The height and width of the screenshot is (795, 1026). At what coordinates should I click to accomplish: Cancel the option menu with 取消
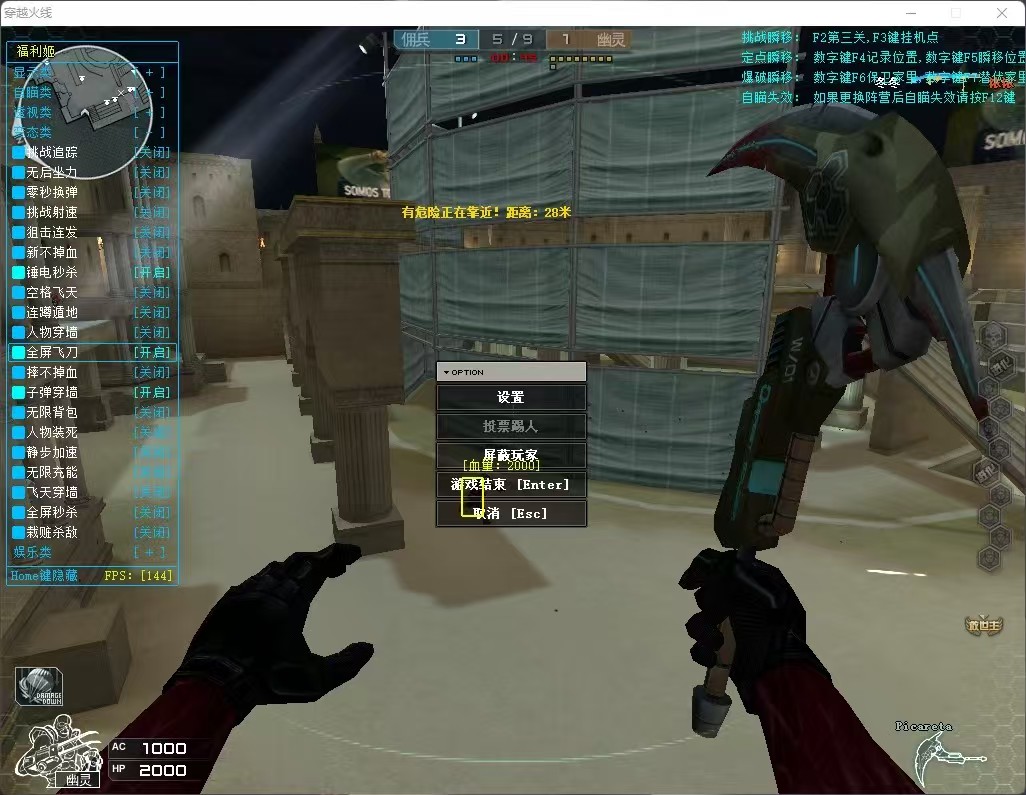click(x=511, y=513)
